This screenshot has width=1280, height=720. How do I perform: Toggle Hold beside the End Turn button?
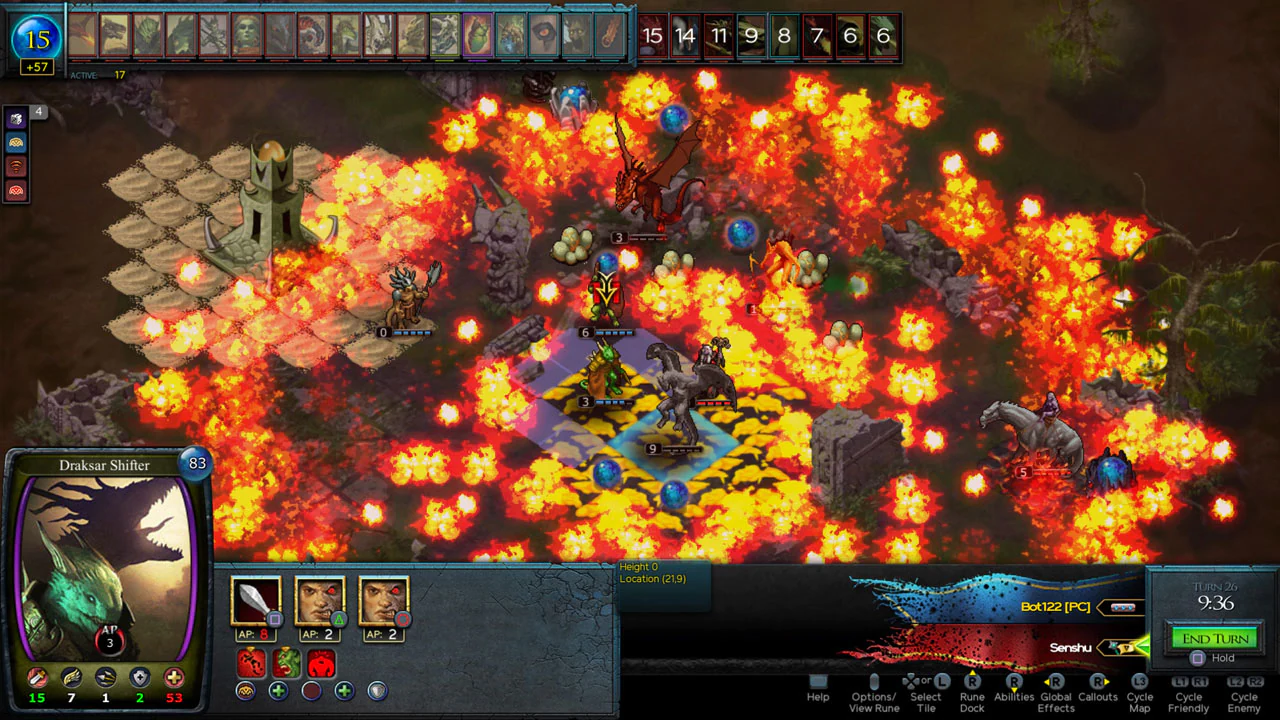[x=1198, y=658]
